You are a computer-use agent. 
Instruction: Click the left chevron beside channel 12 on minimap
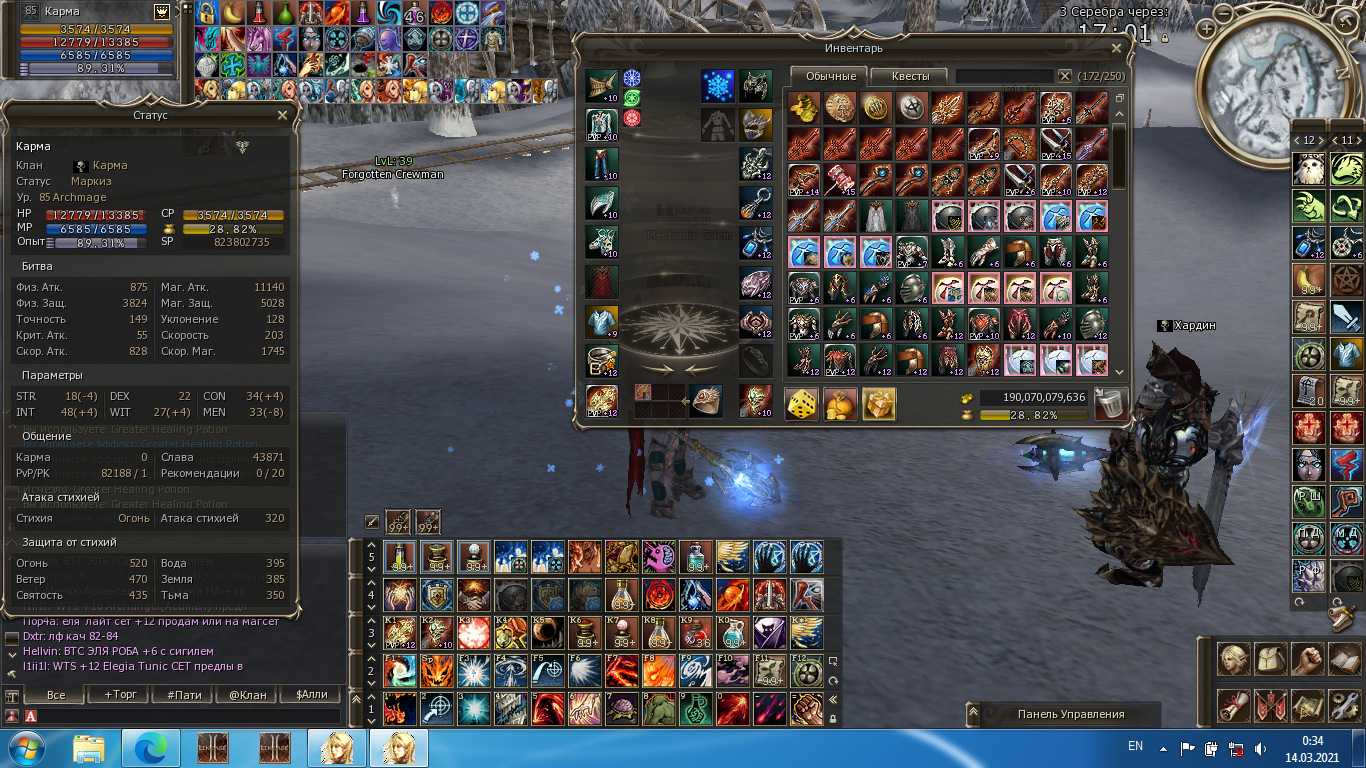pyautogui.click(x=1297, y=140)
